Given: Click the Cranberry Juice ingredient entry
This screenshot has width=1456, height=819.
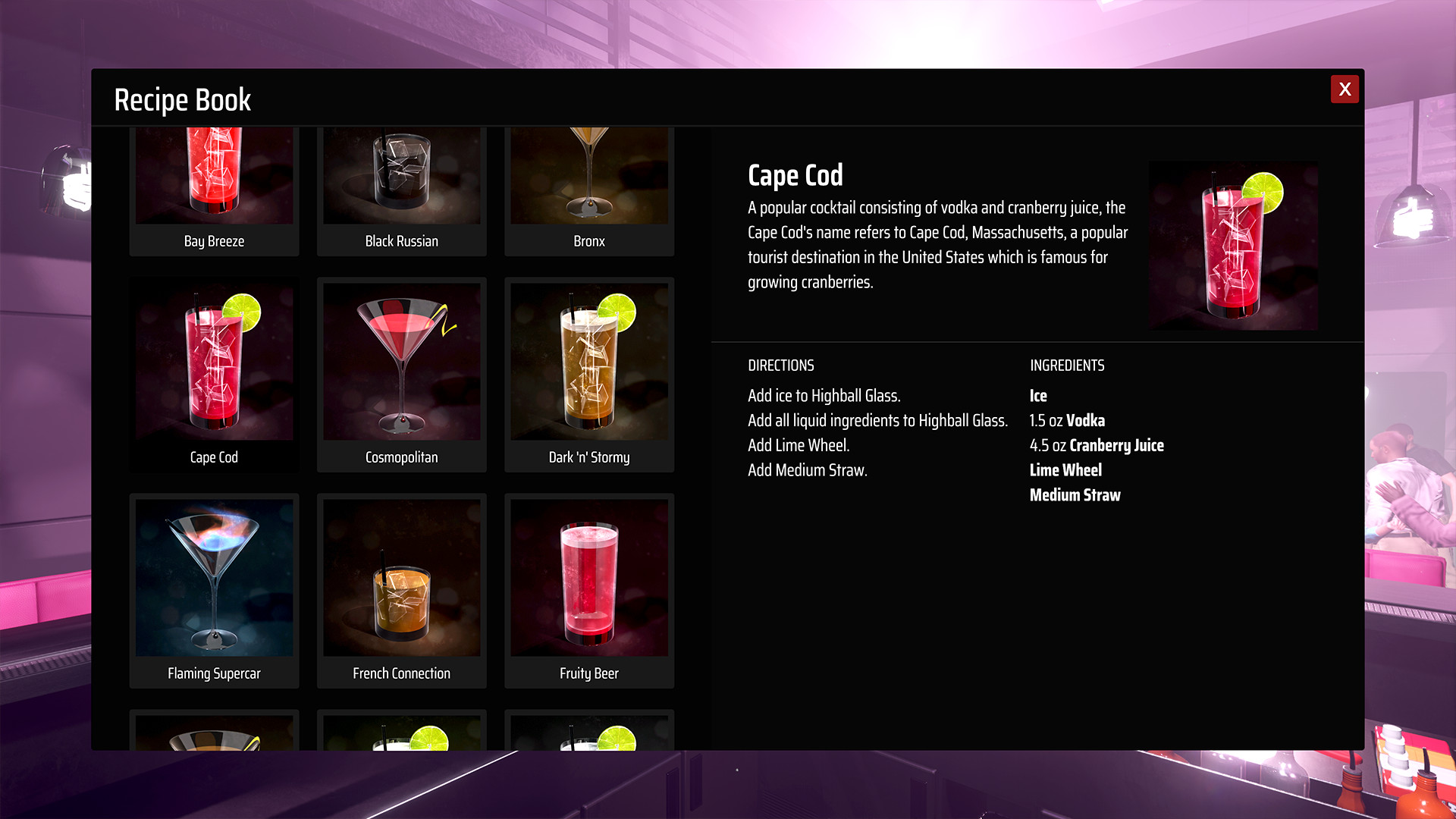Looking at the screenshot, I should (1097, 445).
